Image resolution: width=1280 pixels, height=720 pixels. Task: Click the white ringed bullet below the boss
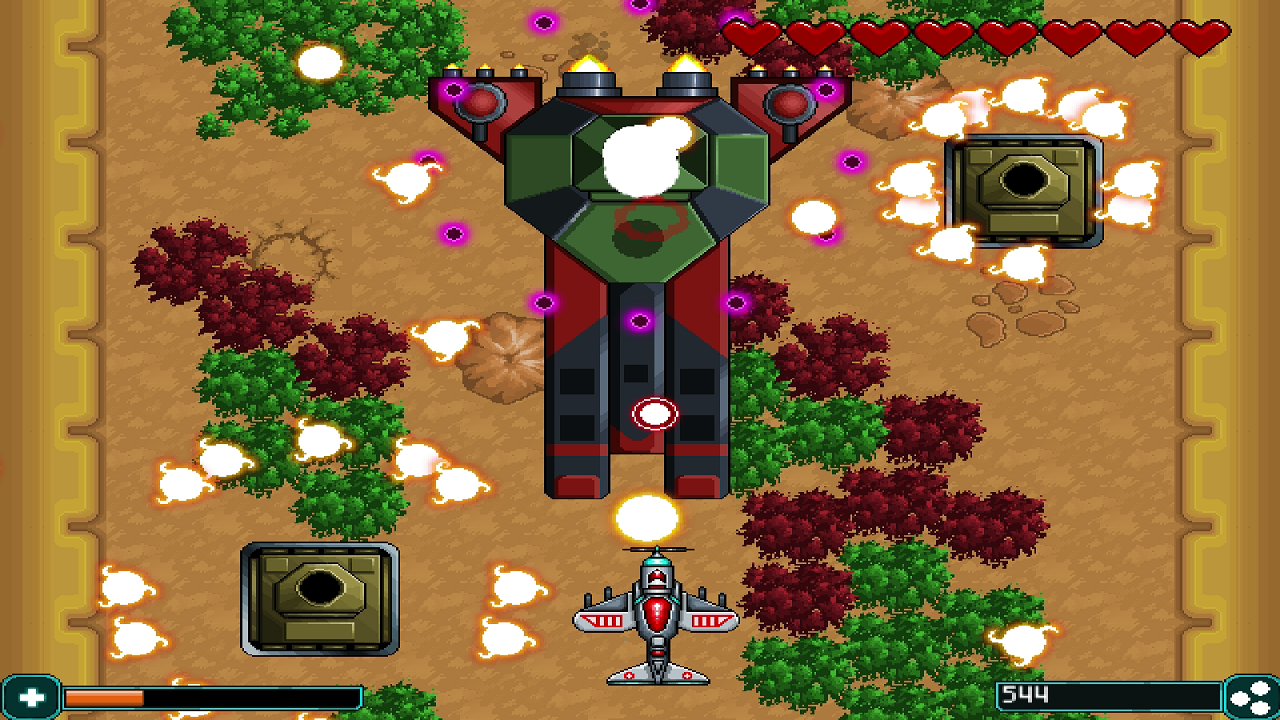(655, 413)
